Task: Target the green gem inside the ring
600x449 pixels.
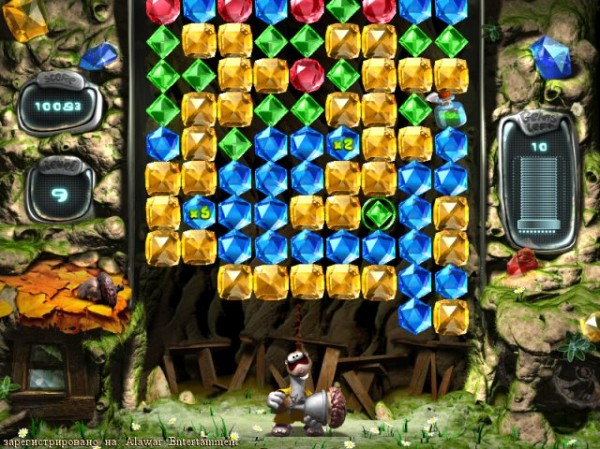Action: coord(379,213)
